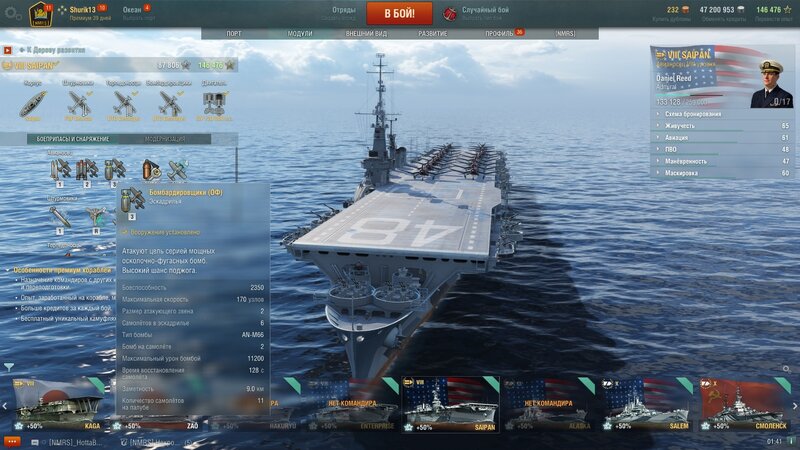This screenshot has width=800, height=450.
Task: Select the Боеприпасы и снаряжение section tab
Action: click(x=65, y=139)
